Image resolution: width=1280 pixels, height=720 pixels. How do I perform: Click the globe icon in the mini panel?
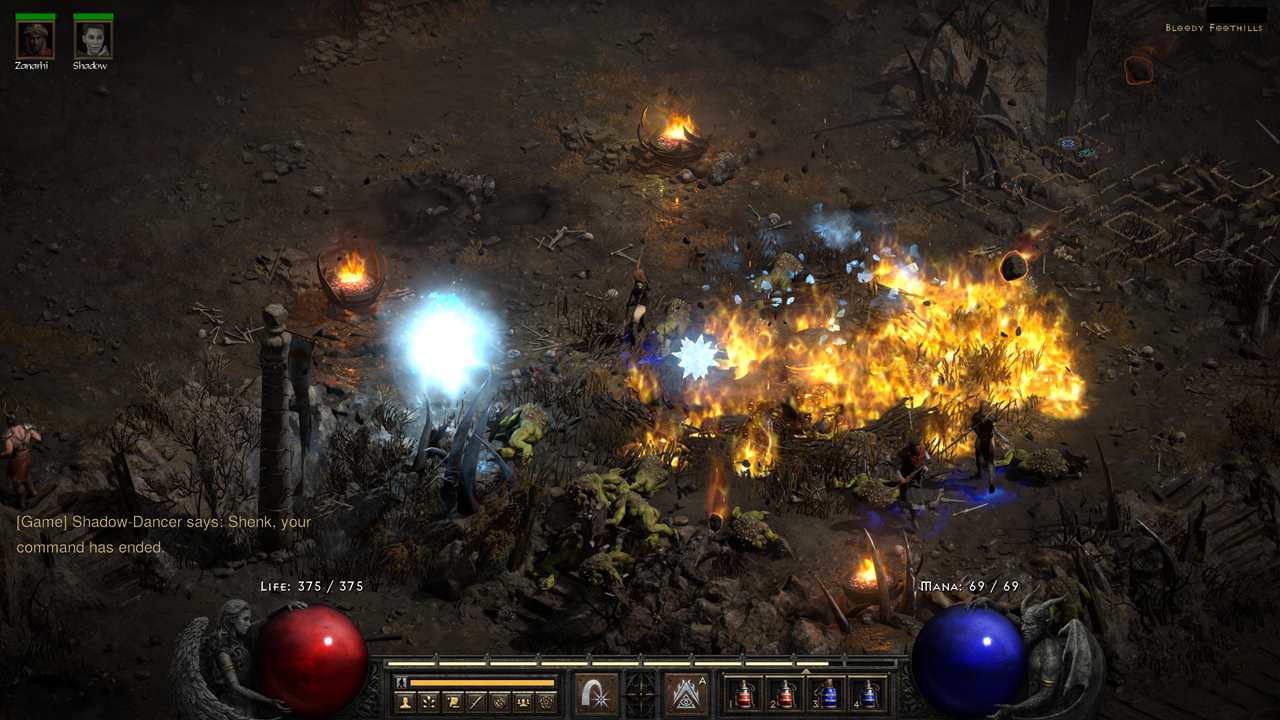[499, 702]
